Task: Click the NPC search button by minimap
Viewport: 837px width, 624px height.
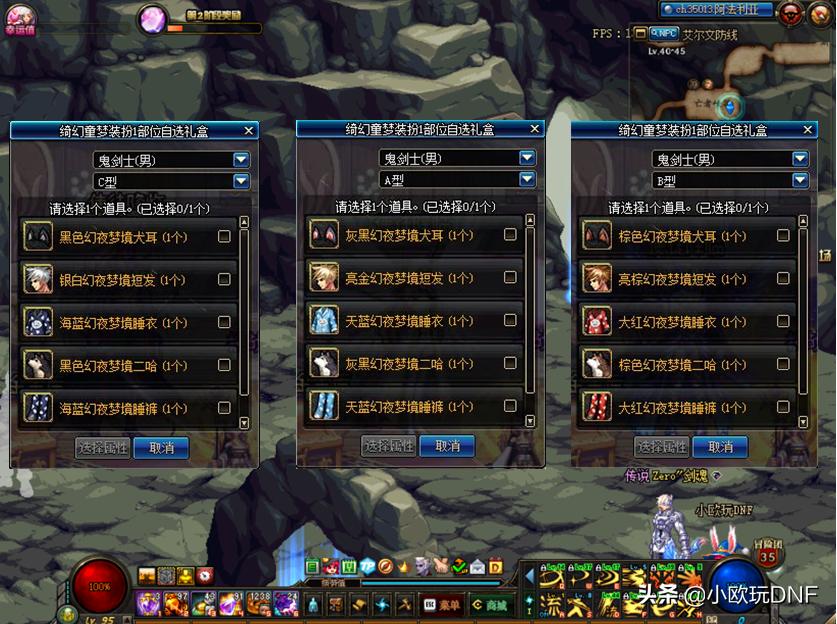Action: click(x=660, y=33)
